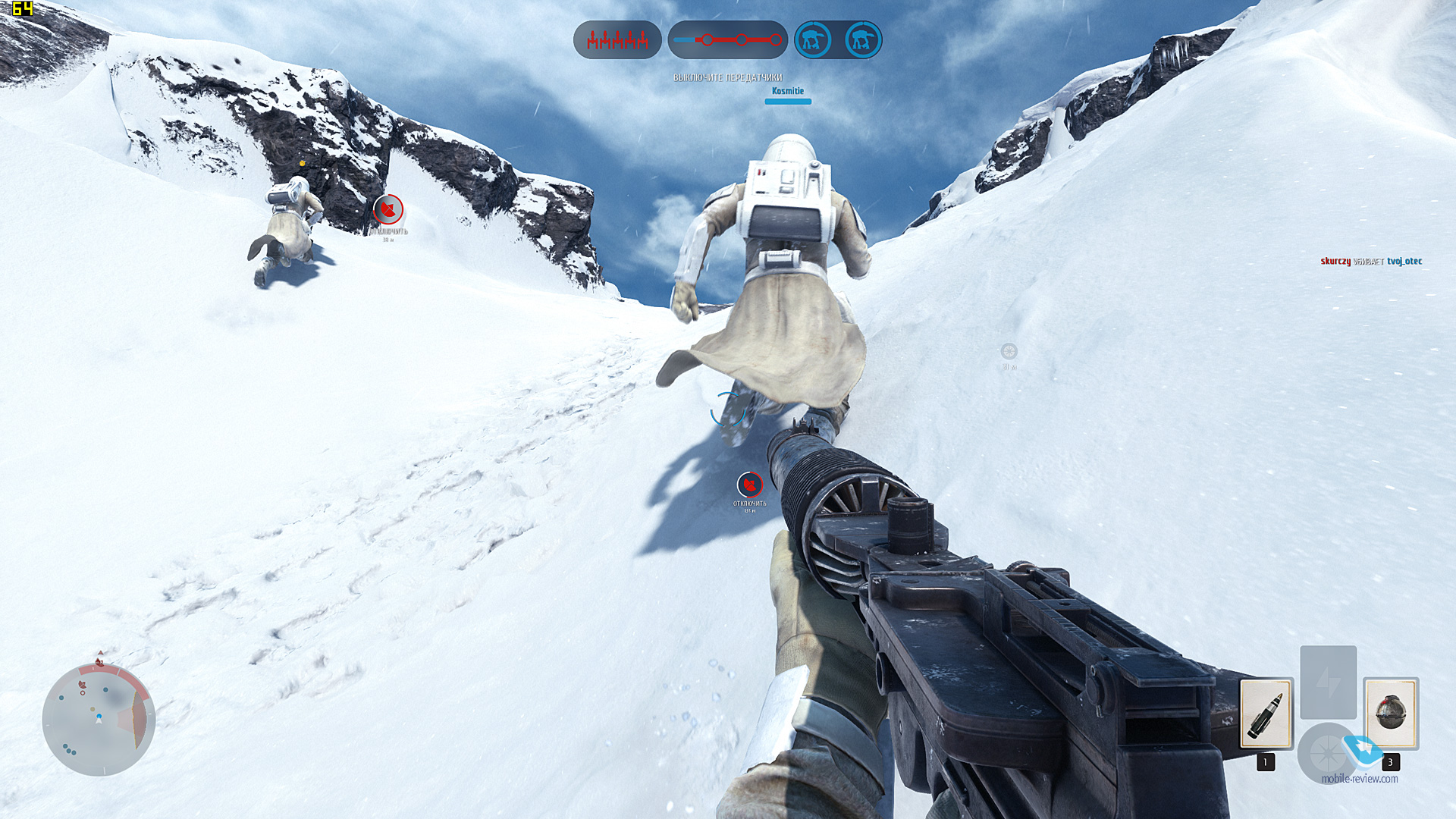Select the bullet star card slot
Screen dimensions: 1456x819
pos(1266,714)
